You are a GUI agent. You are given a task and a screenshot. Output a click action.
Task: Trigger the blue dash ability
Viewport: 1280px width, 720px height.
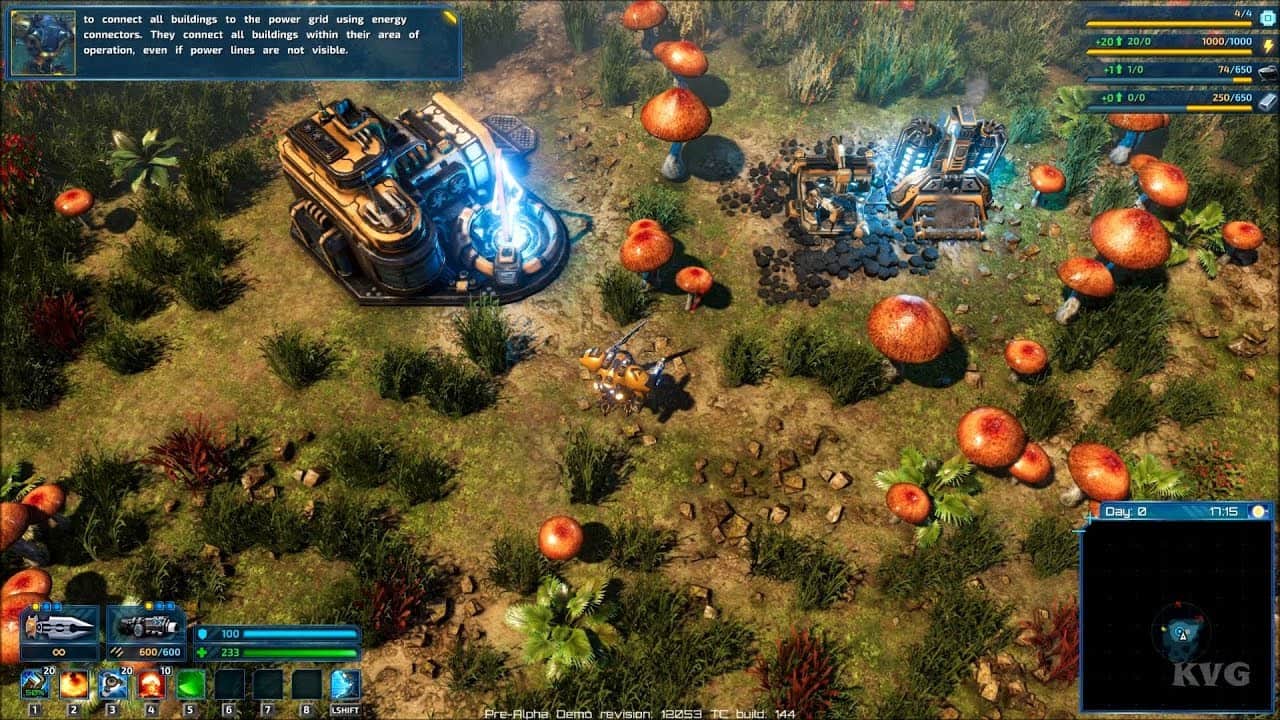[346, 685]
